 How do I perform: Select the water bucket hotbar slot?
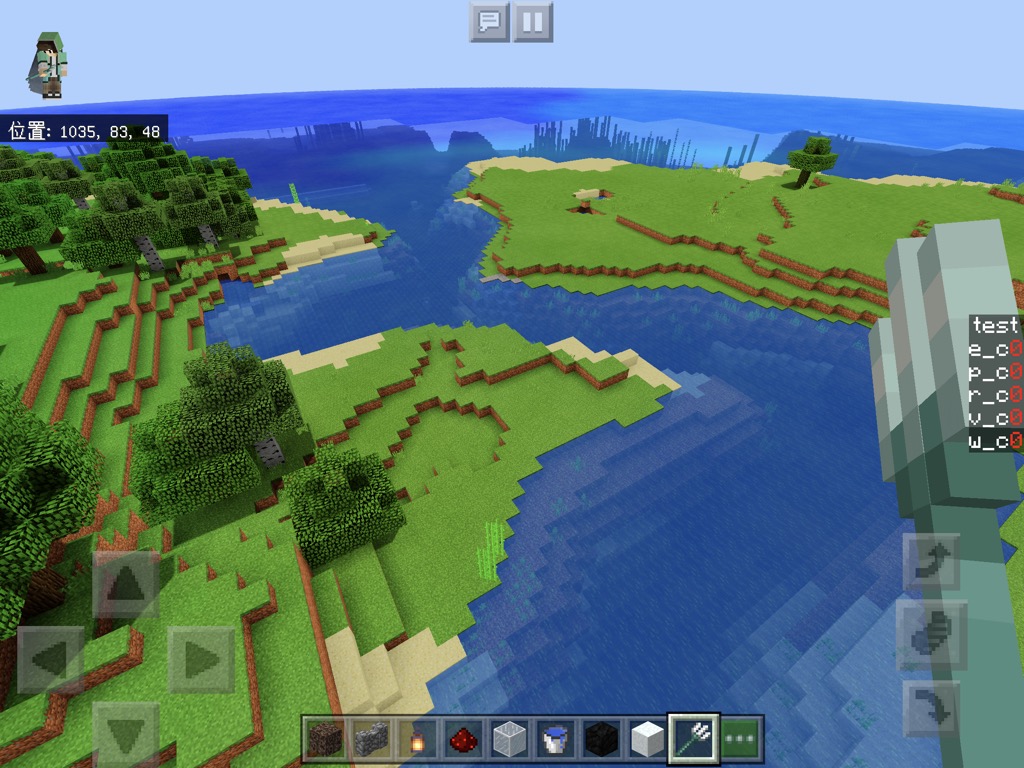[555, 740]
